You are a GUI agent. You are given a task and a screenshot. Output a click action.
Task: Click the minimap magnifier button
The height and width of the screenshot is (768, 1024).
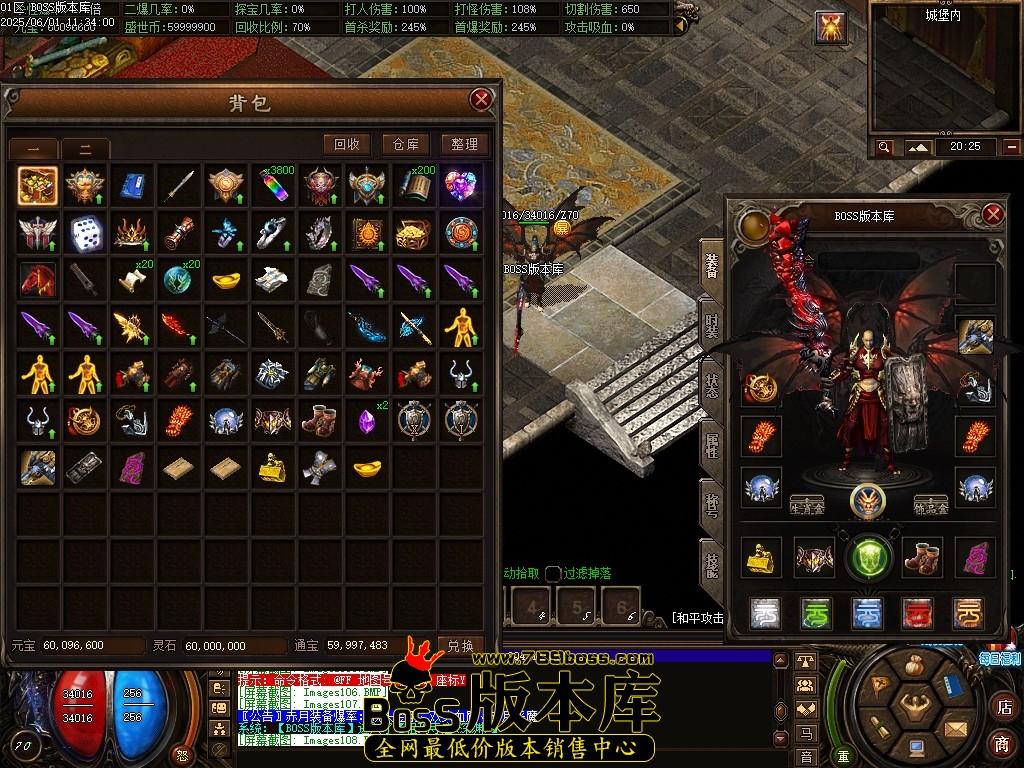point(884,147)
